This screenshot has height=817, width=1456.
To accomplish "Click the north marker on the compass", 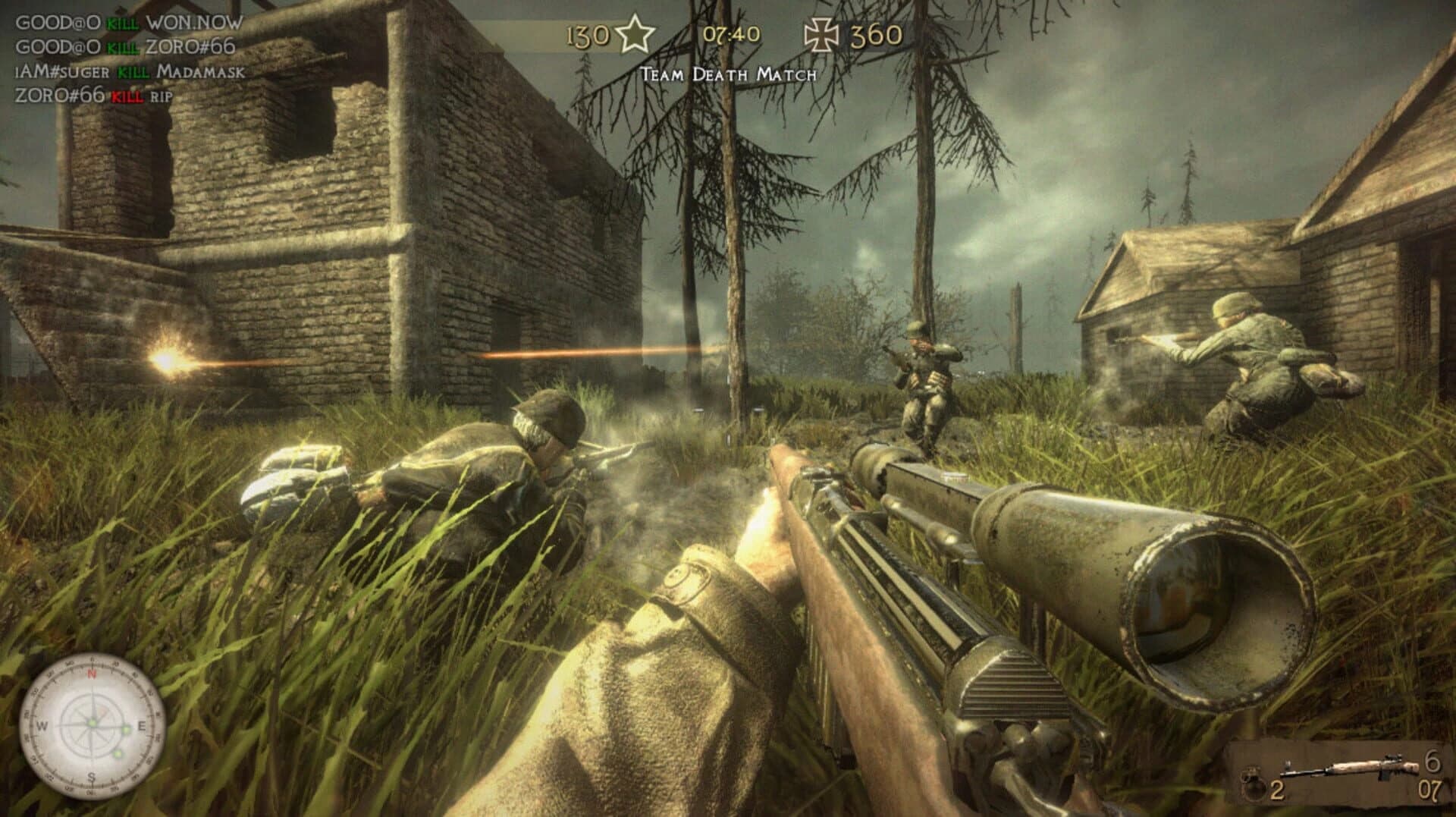I will tap(92, 674).
